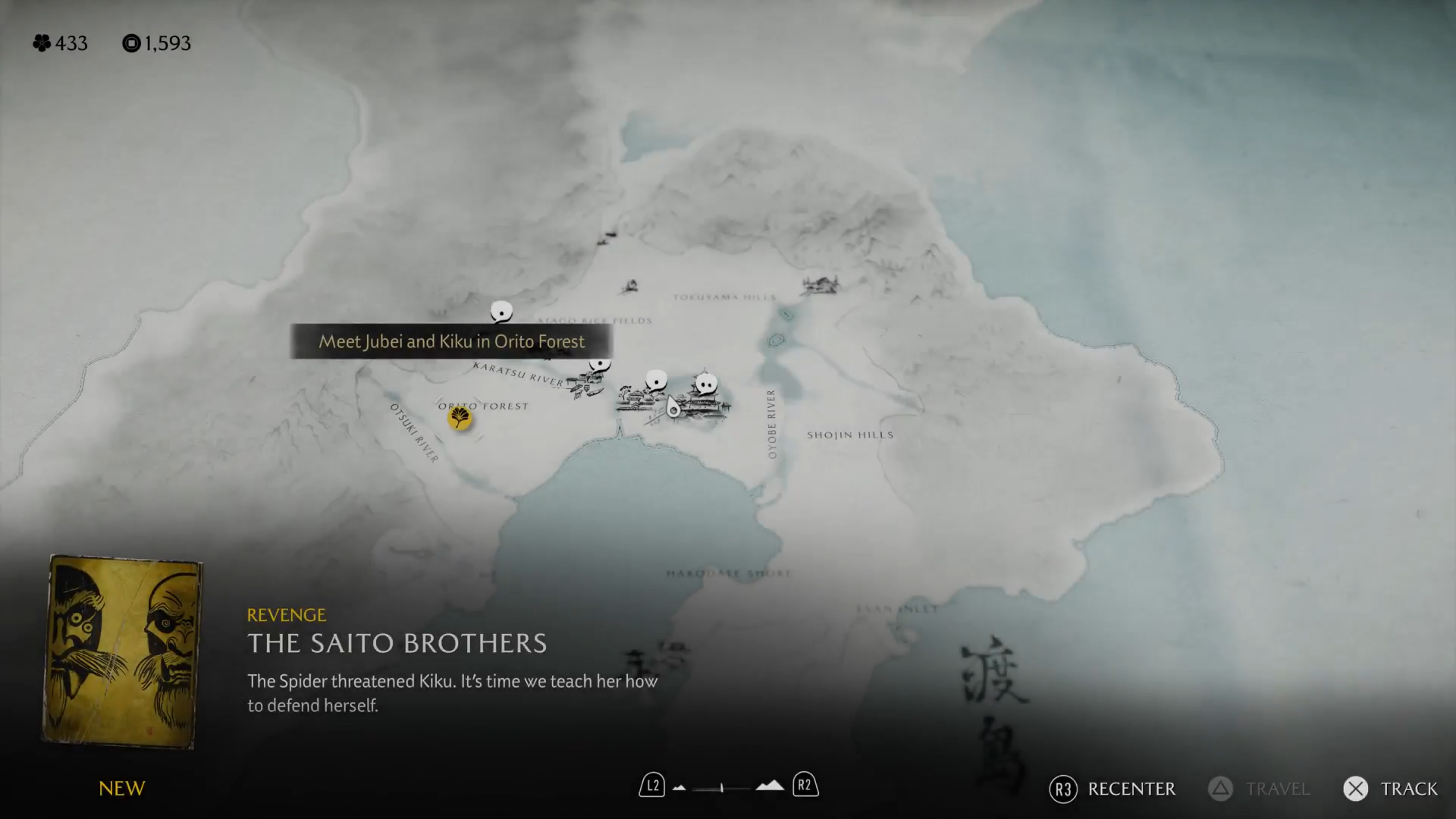Screen dimensions: 1456x819
Task: Click the teardrop player position marker
Action: coord(673,408)
